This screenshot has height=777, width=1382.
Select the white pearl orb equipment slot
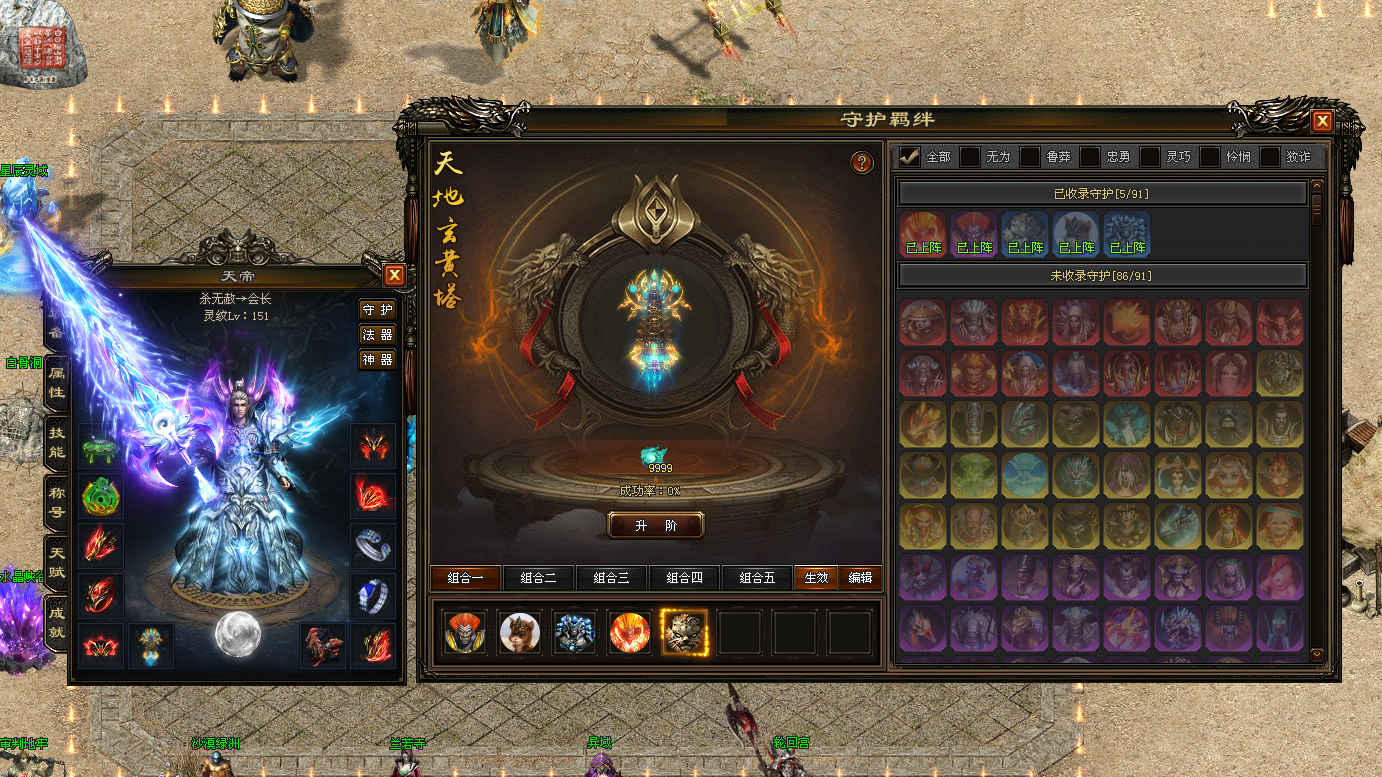pos(238,634)
